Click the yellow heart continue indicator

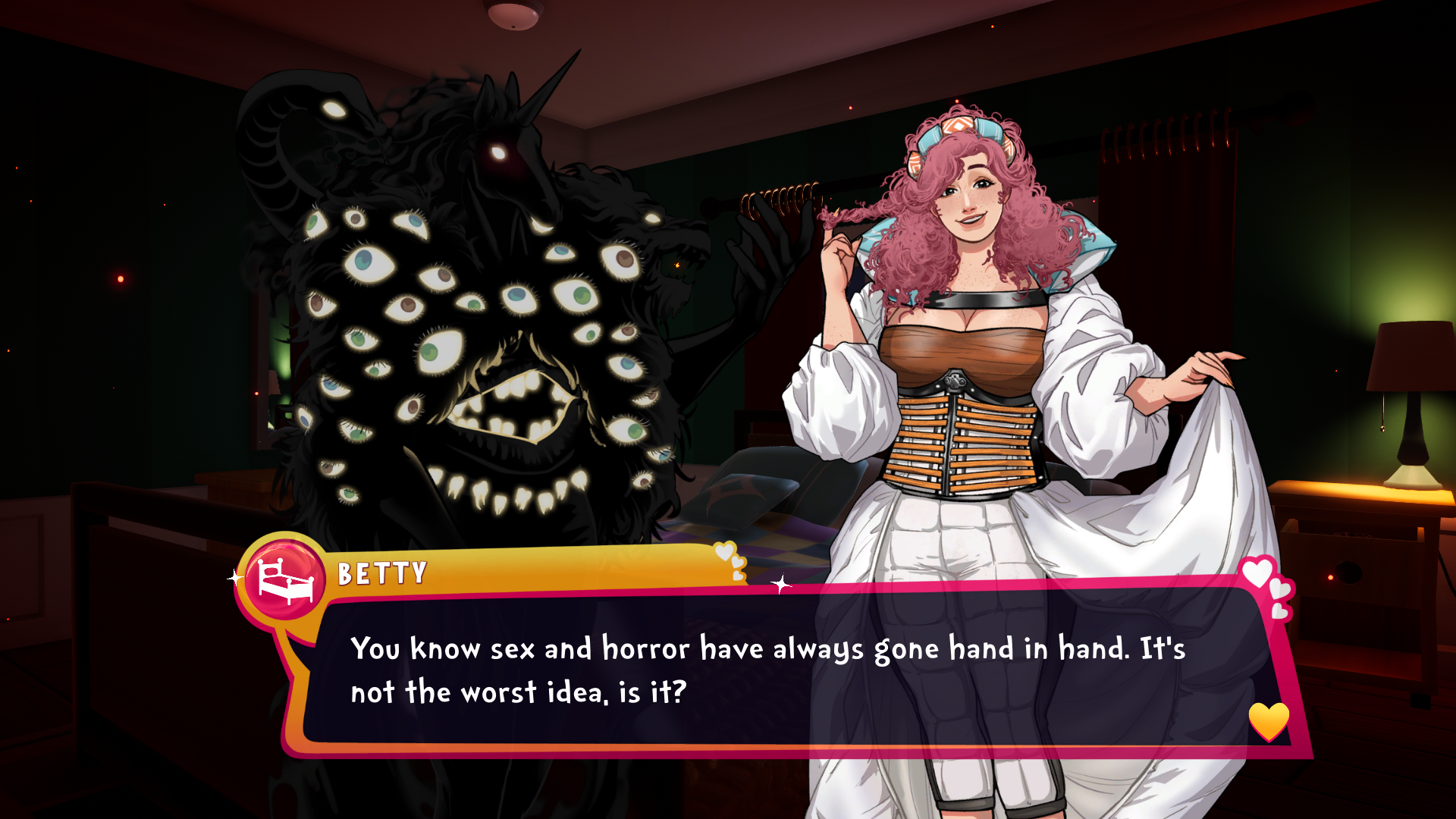point(1268,720)
